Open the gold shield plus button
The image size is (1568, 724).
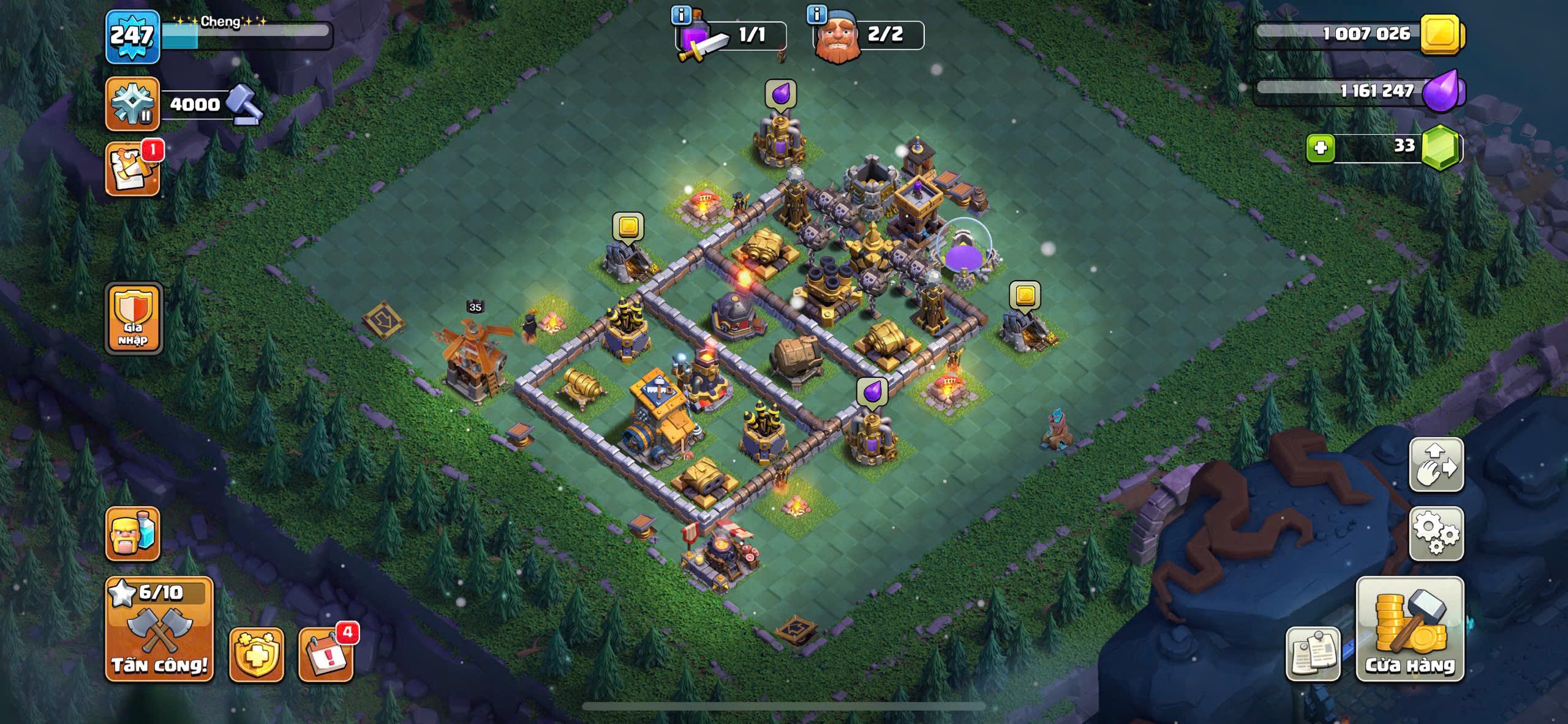(x=256, y=654)
